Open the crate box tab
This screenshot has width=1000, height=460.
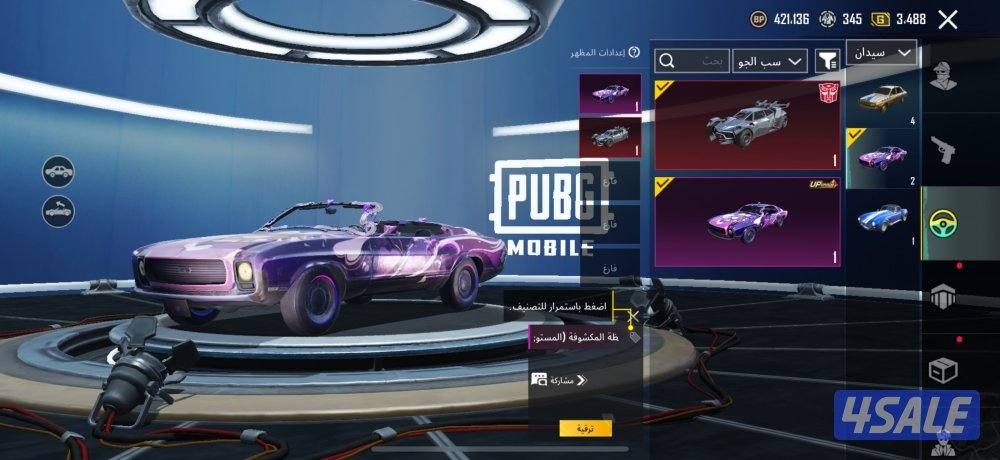[940, 370]
